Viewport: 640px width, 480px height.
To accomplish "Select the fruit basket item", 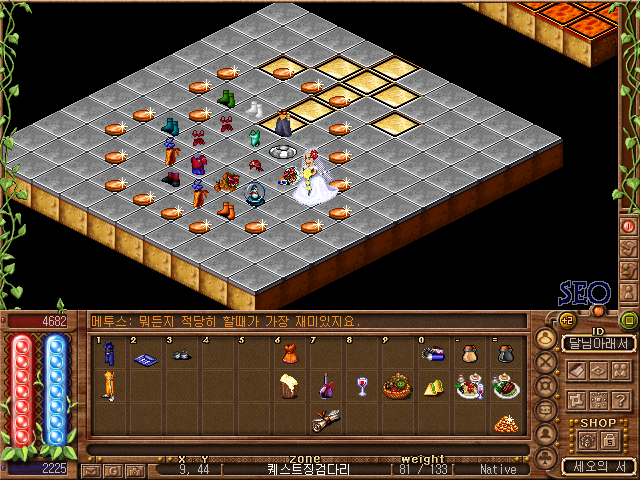I will [x=398, y=385].
